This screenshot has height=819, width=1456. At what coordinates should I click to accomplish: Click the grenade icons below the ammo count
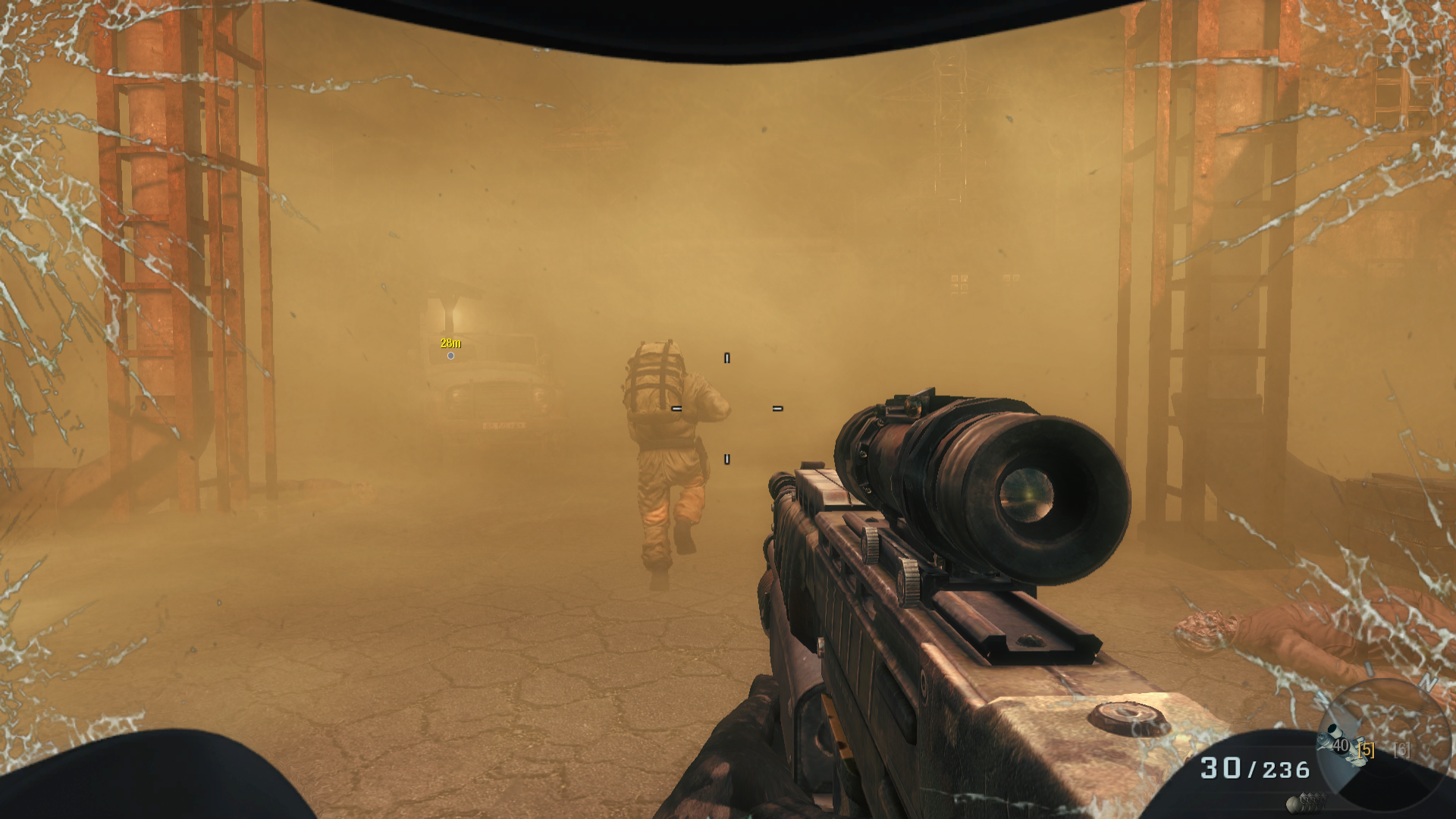pos(1306,800)
